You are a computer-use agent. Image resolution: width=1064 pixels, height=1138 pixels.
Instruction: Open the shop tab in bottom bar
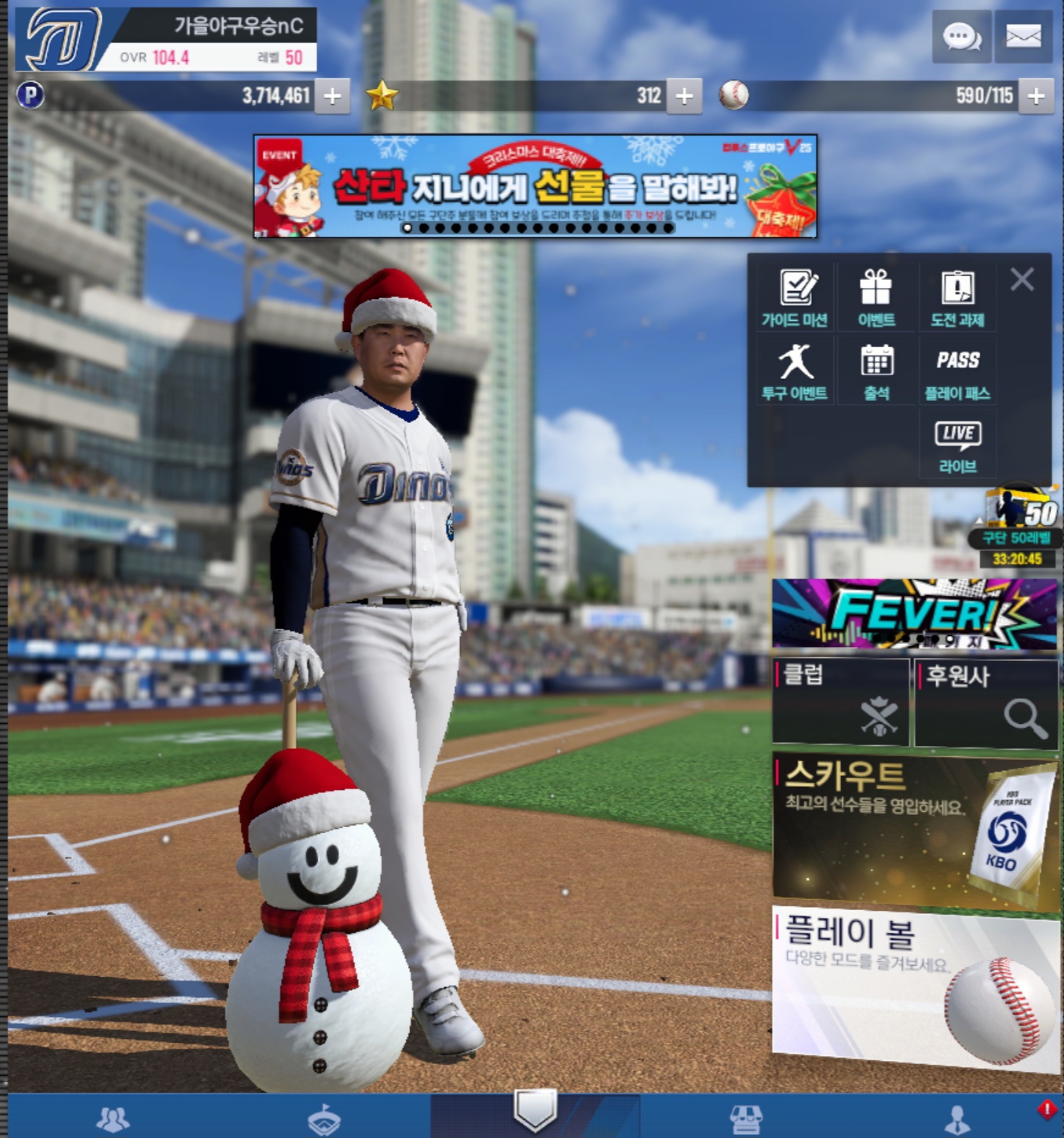[x=746, y=1118]
